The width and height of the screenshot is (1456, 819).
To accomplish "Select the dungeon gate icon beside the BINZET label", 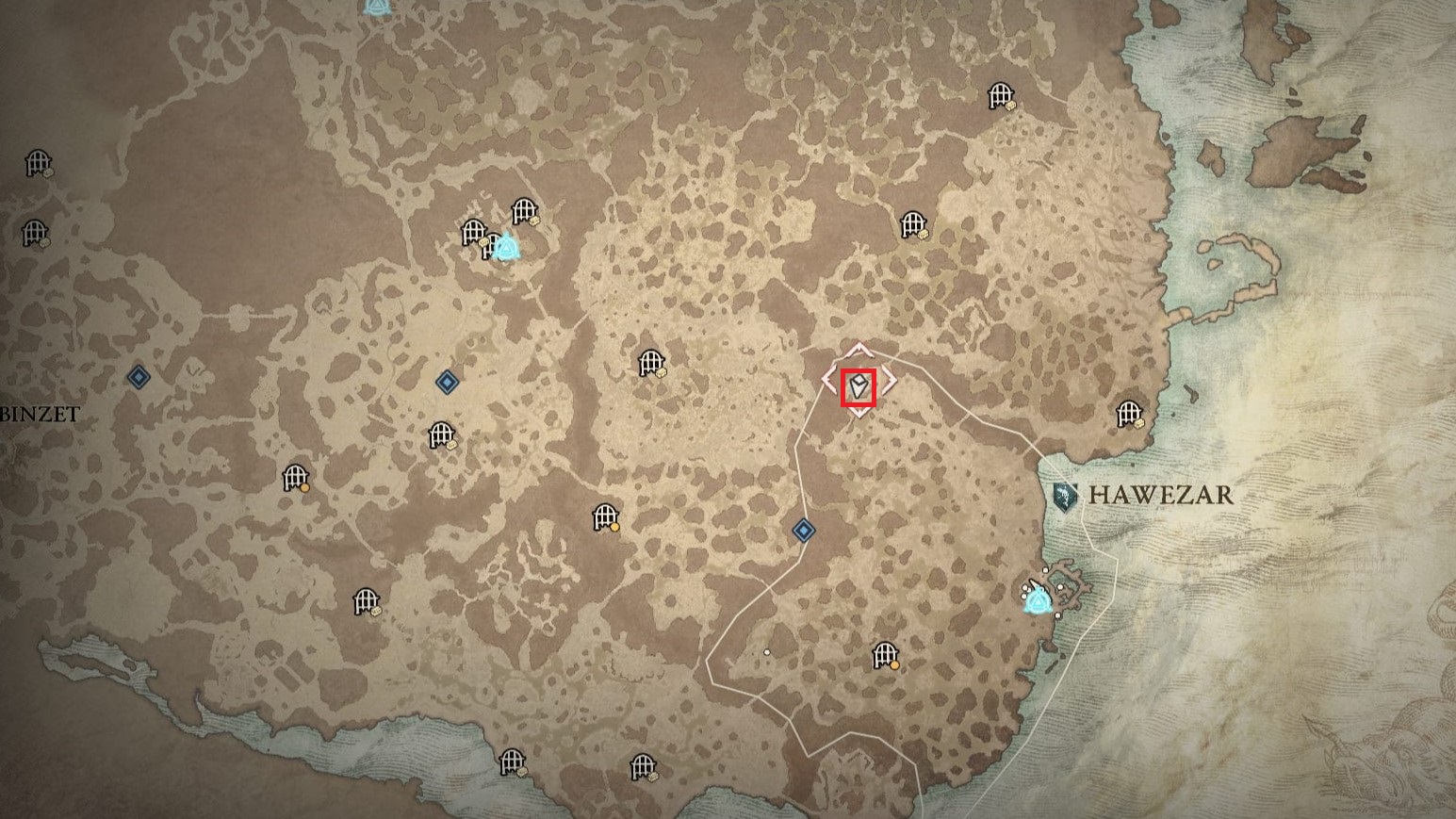I will (x=34, y=233).
